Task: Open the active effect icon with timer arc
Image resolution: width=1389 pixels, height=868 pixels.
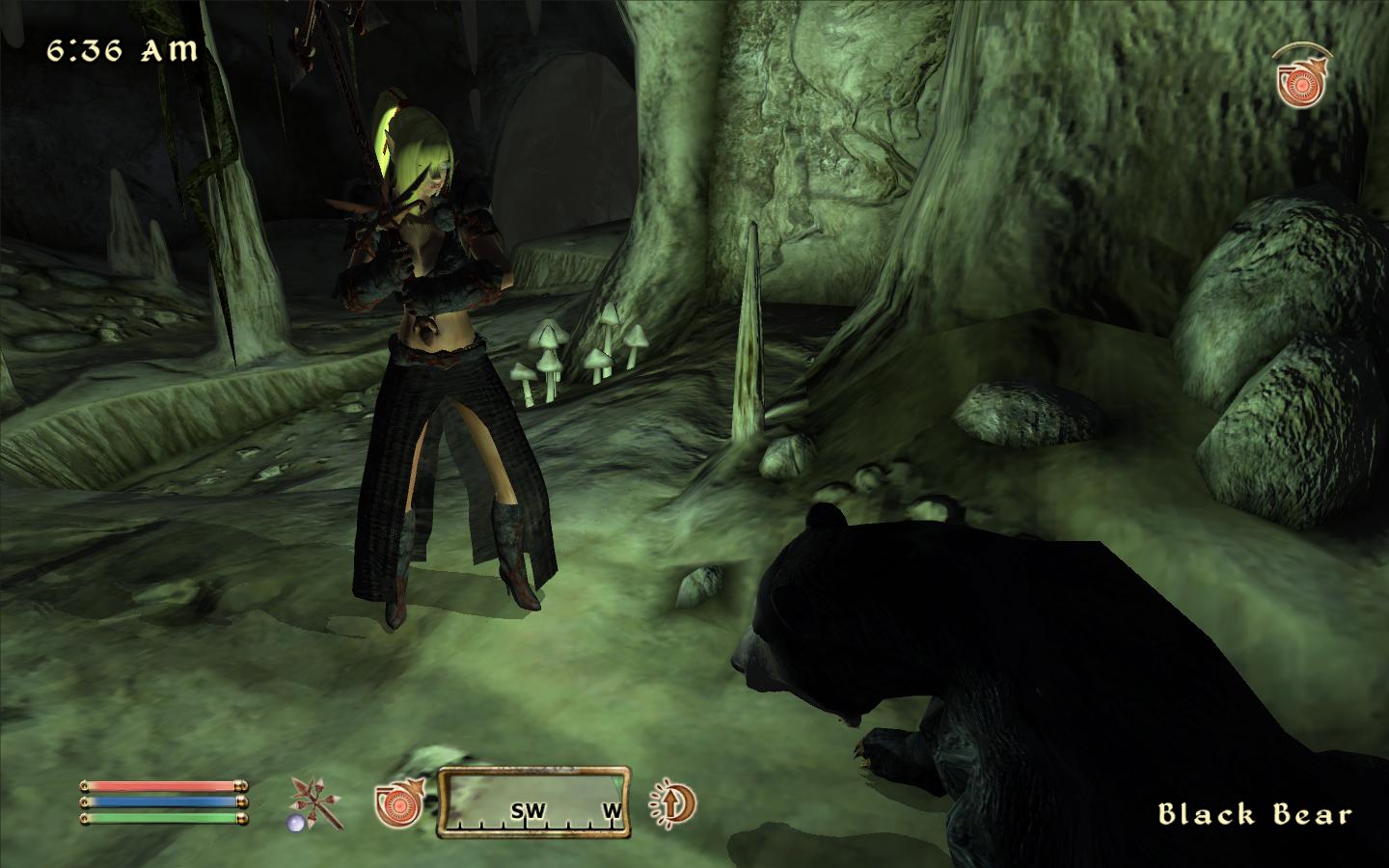Action: coord(1303,76)
